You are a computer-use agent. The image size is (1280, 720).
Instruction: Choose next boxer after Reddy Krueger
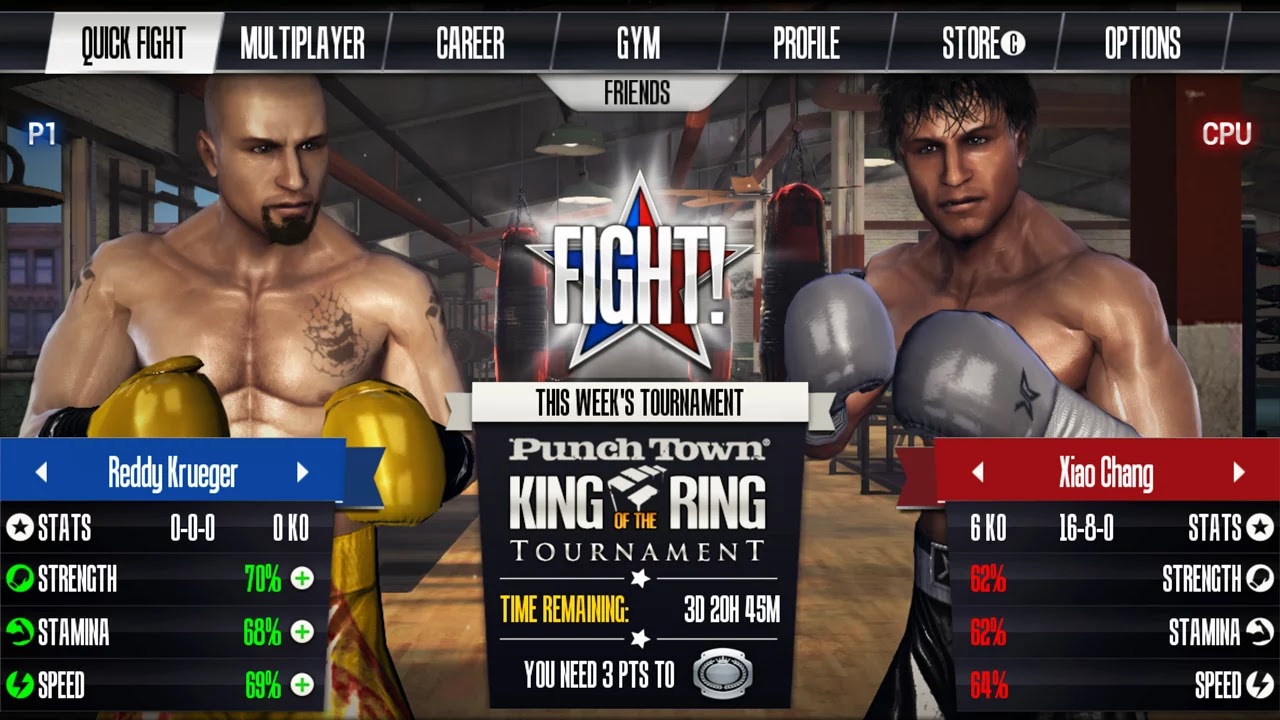tap(302, 473)
